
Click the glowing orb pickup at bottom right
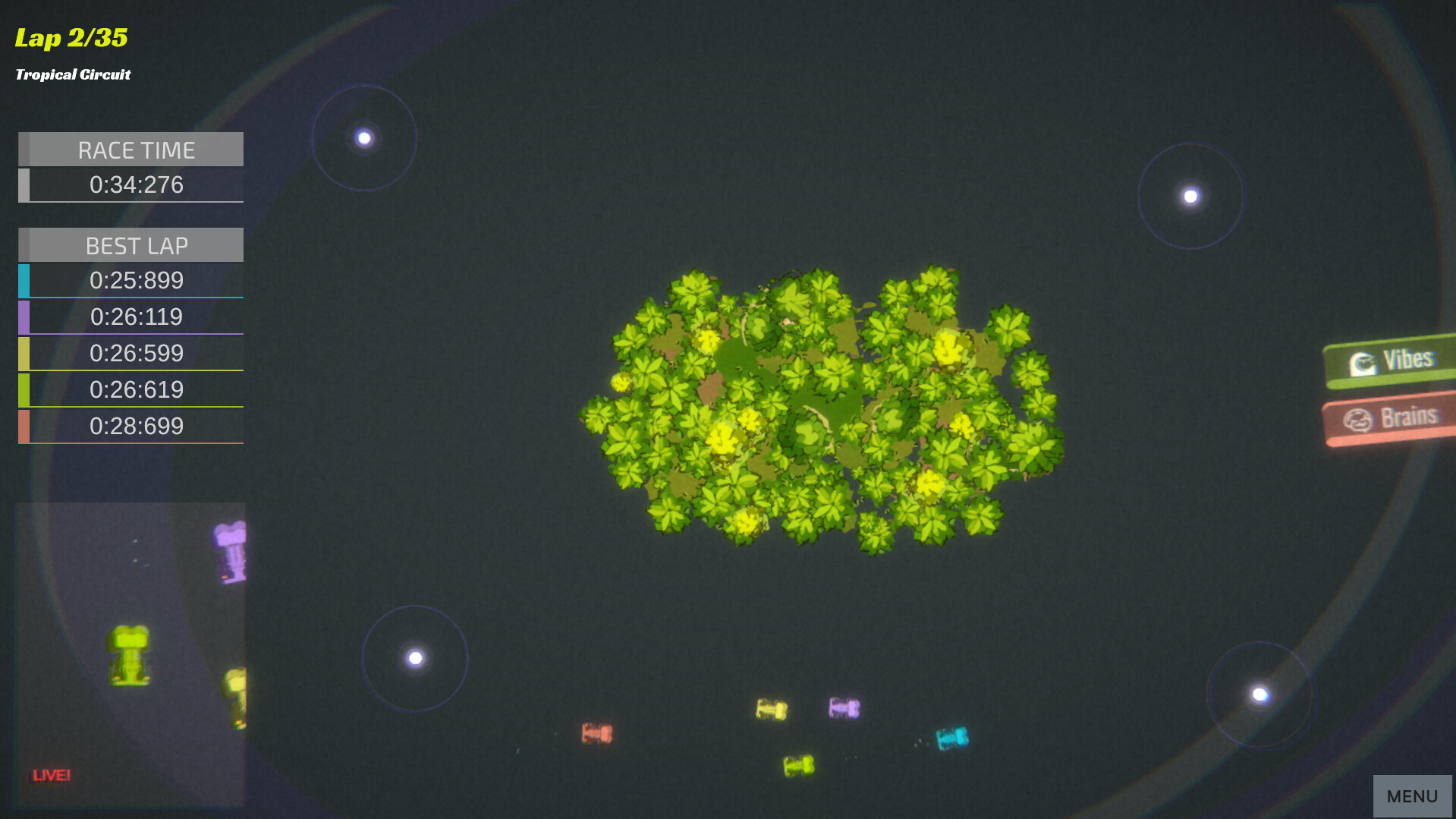click(x=1260, y=695)
